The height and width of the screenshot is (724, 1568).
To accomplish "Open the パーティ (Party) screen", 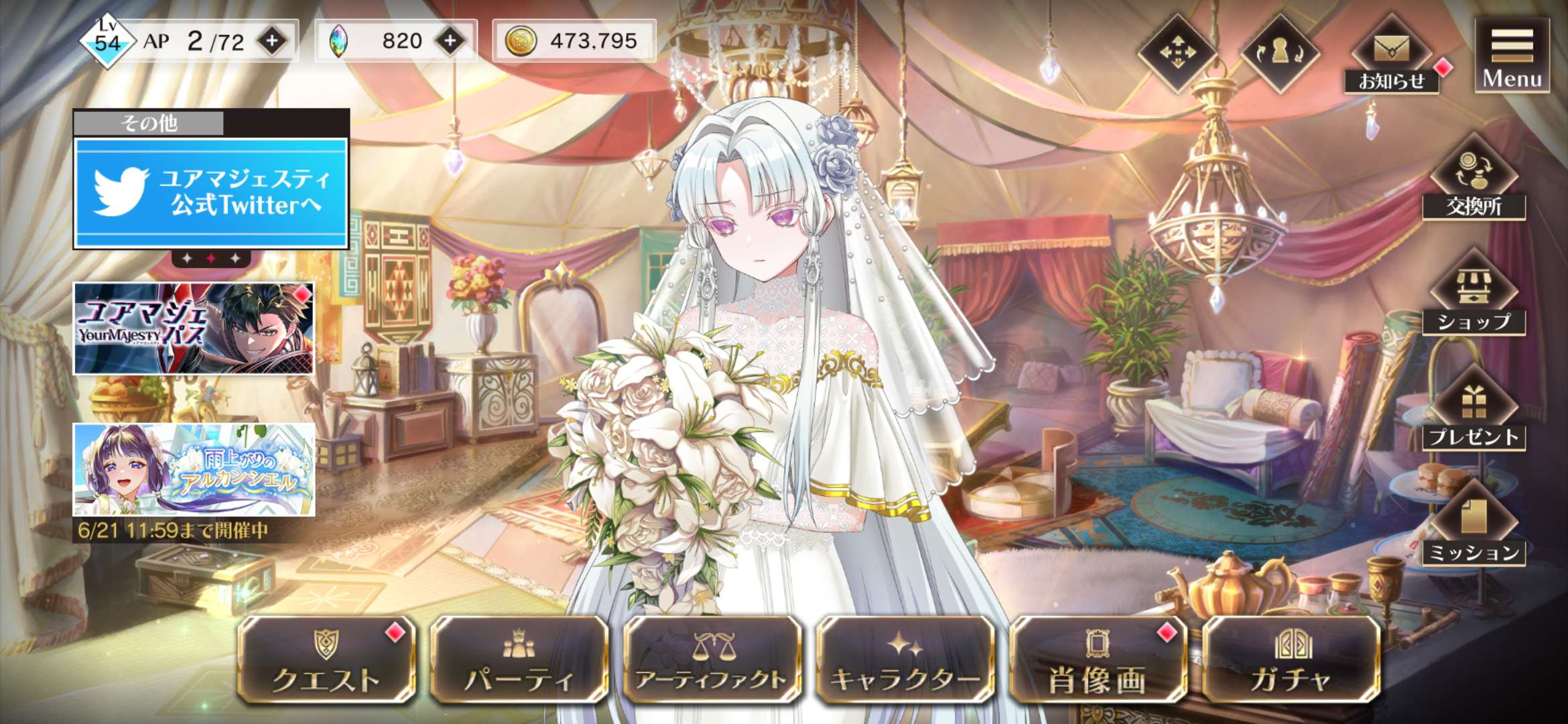I will [x=519, y=660].
